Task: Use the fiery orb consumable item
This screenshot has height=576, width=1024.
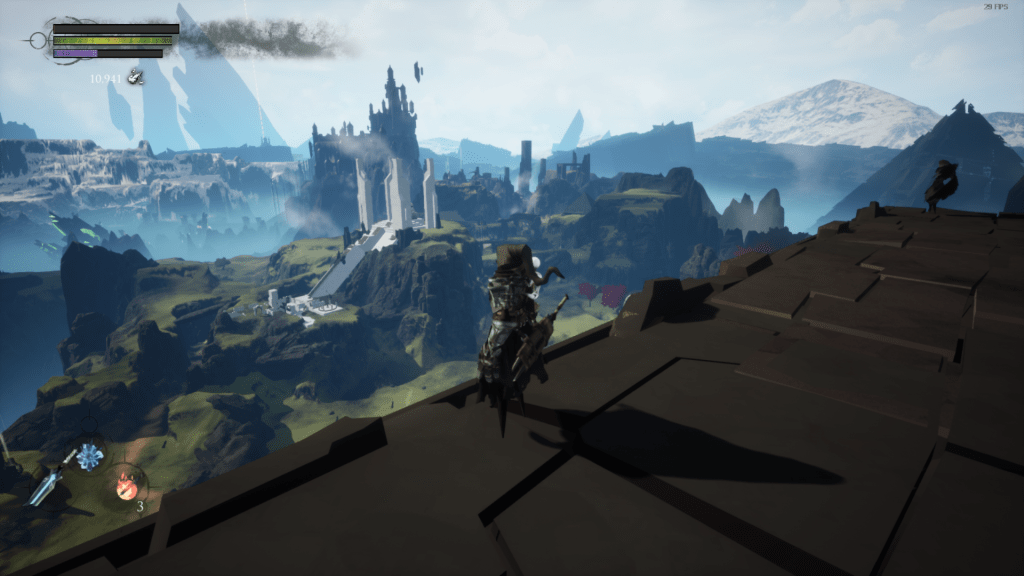Action: pos(127,486)
